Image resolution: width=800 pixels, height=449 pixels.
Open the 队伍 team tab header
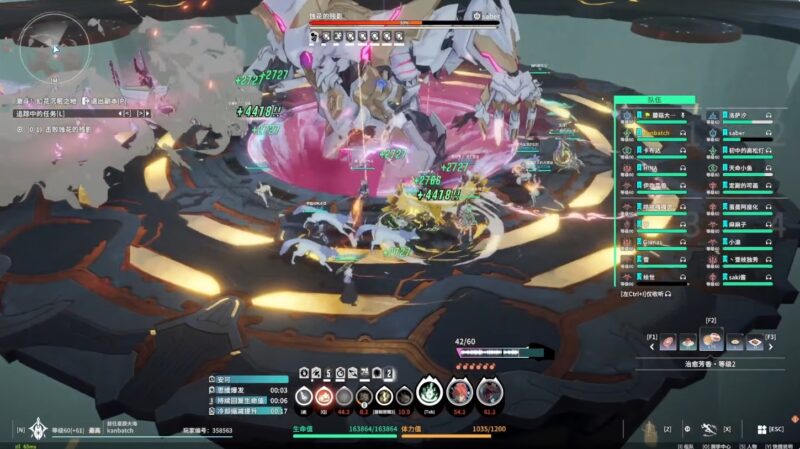(x=690, y=99)
